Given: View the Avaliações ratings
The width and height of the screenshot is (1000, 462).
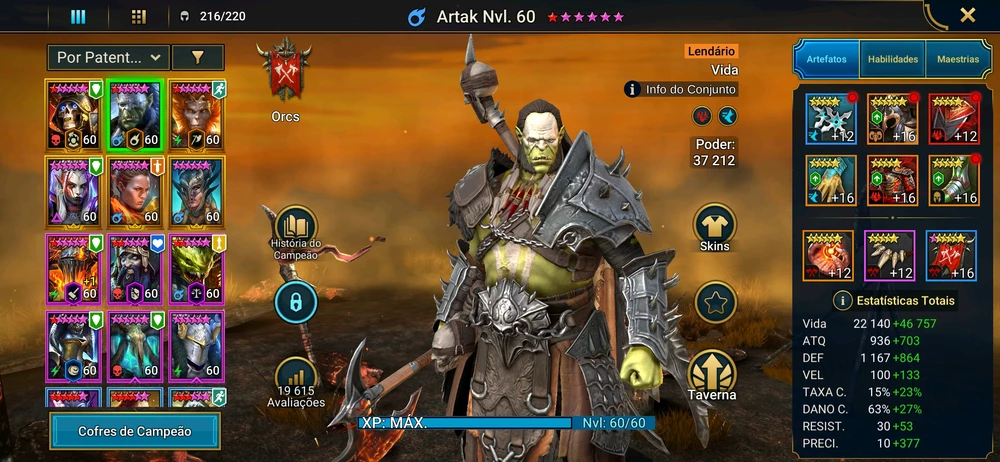Looking at the screenshot, I should pos(295,381).
